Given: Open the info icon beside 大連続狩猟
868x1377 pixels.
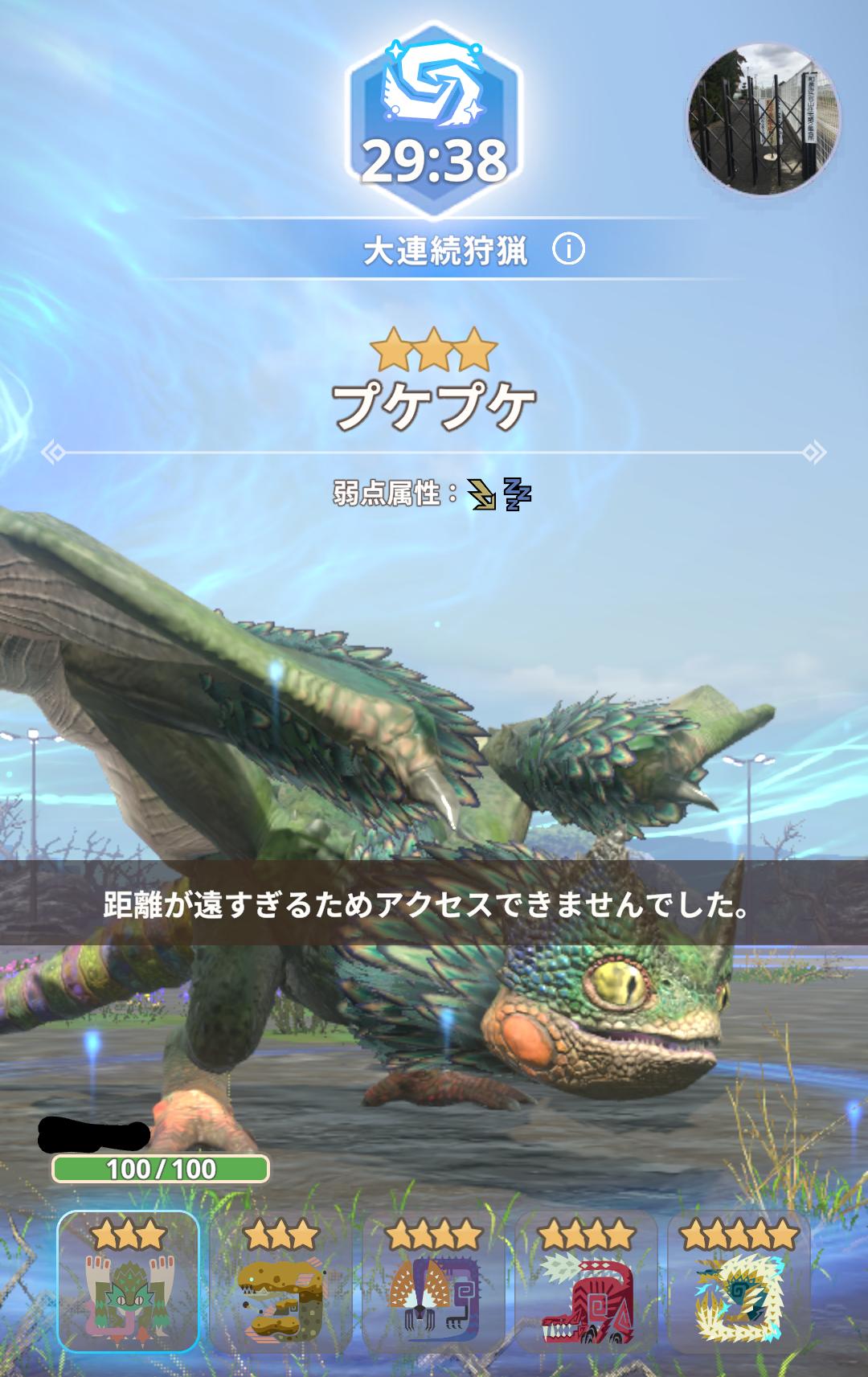Looking at the screenshot, I should (x=568, y=250).
